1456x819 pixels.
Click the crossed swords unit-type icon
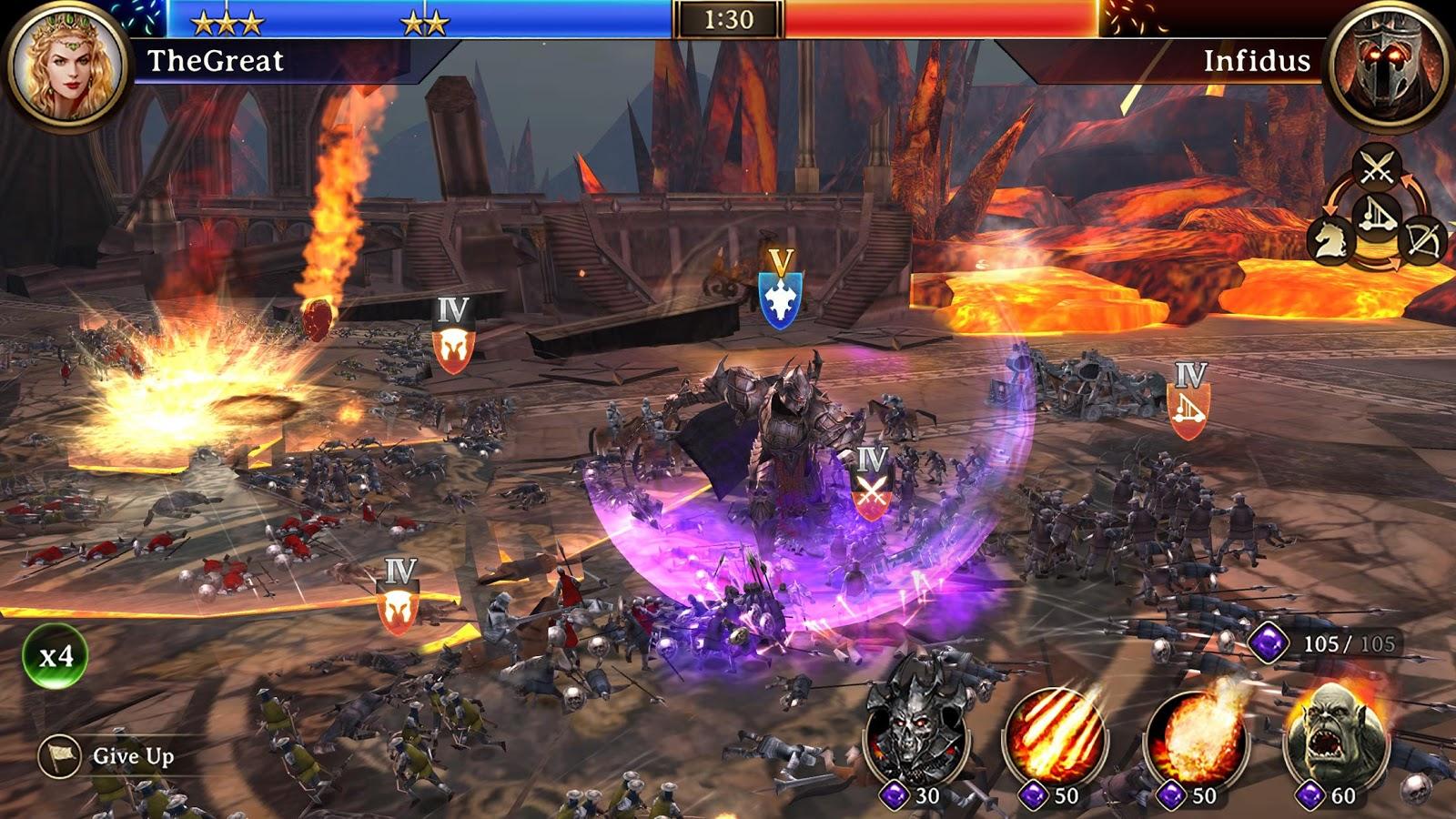coord(1378,167)
